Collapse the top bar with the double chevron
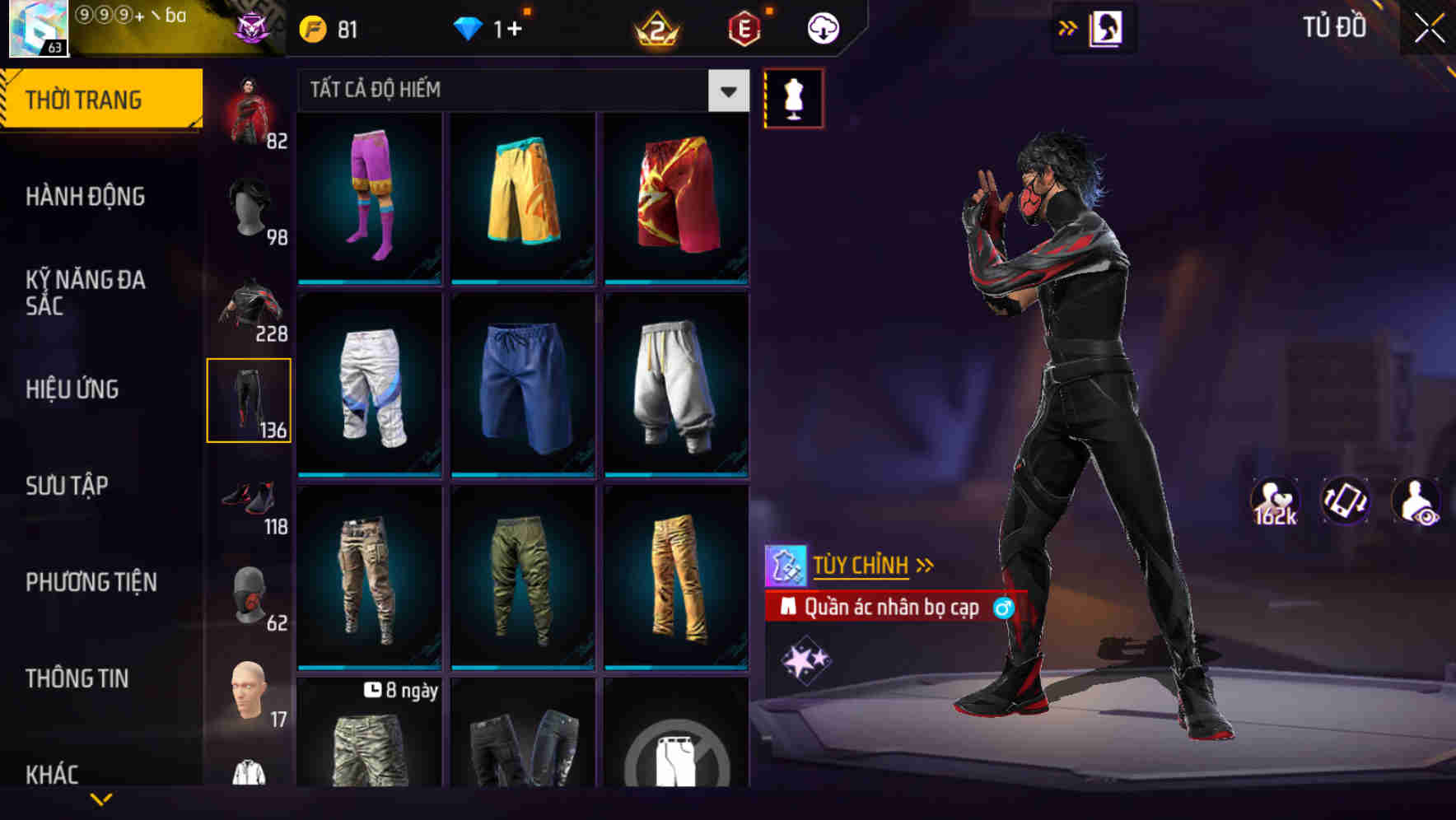1456x820 pixels. coord(1068,27)
